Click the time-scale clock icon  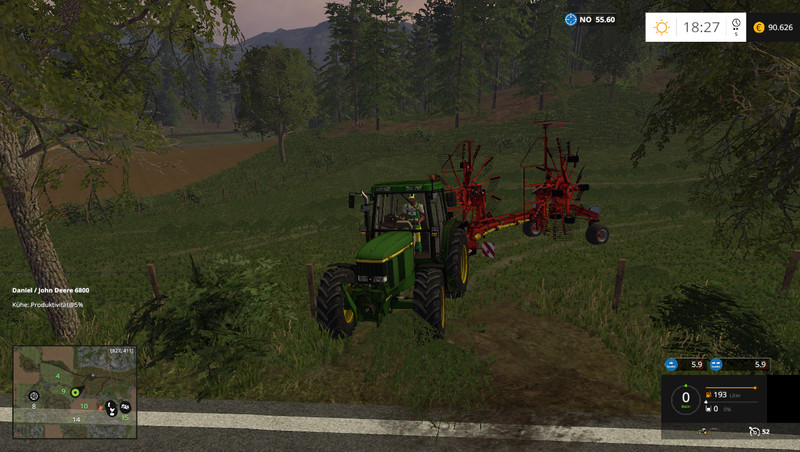click(x=736, y=25)
